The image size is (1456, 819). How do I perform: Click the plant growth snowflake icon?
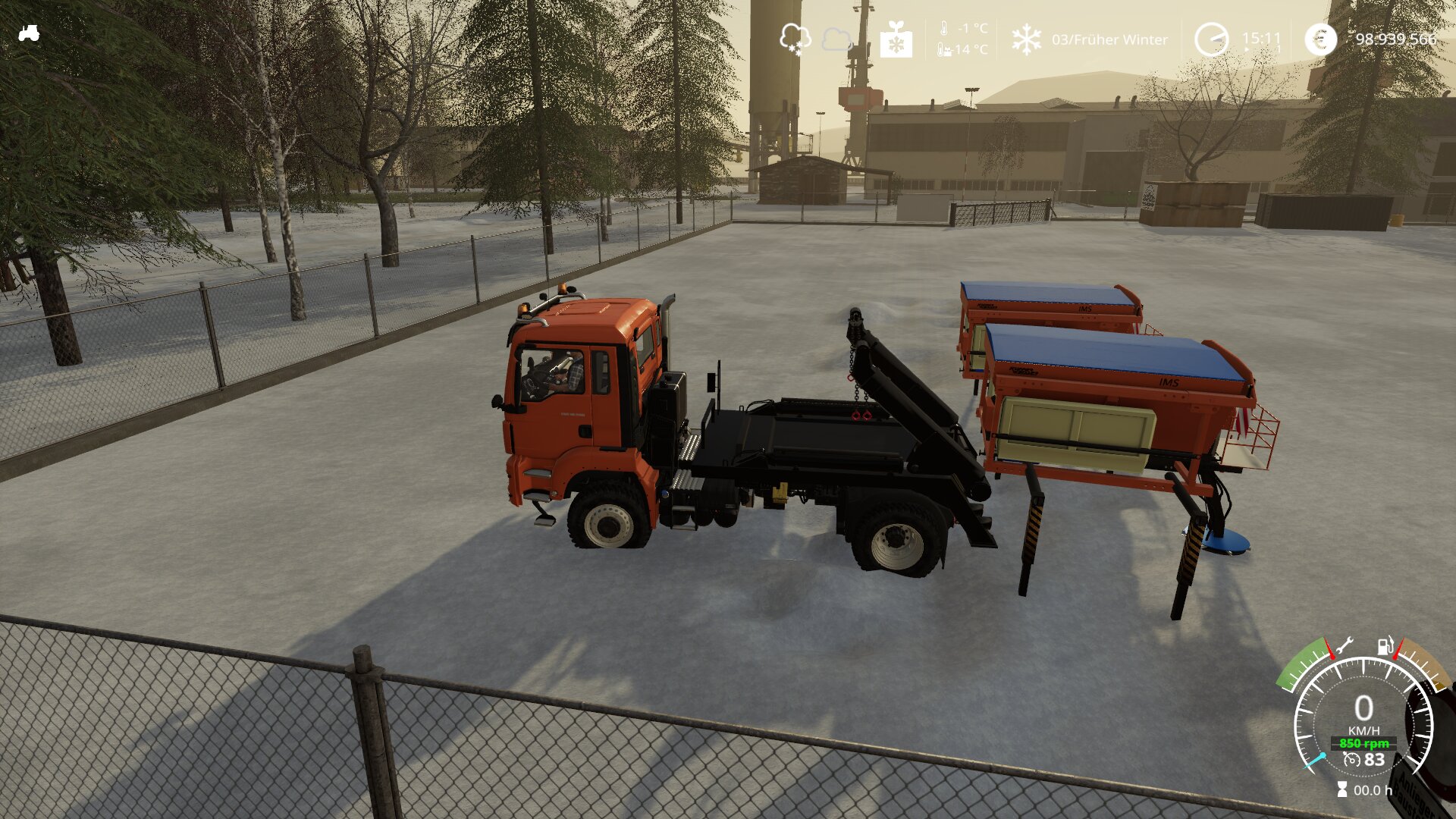(x=896, y=39)
